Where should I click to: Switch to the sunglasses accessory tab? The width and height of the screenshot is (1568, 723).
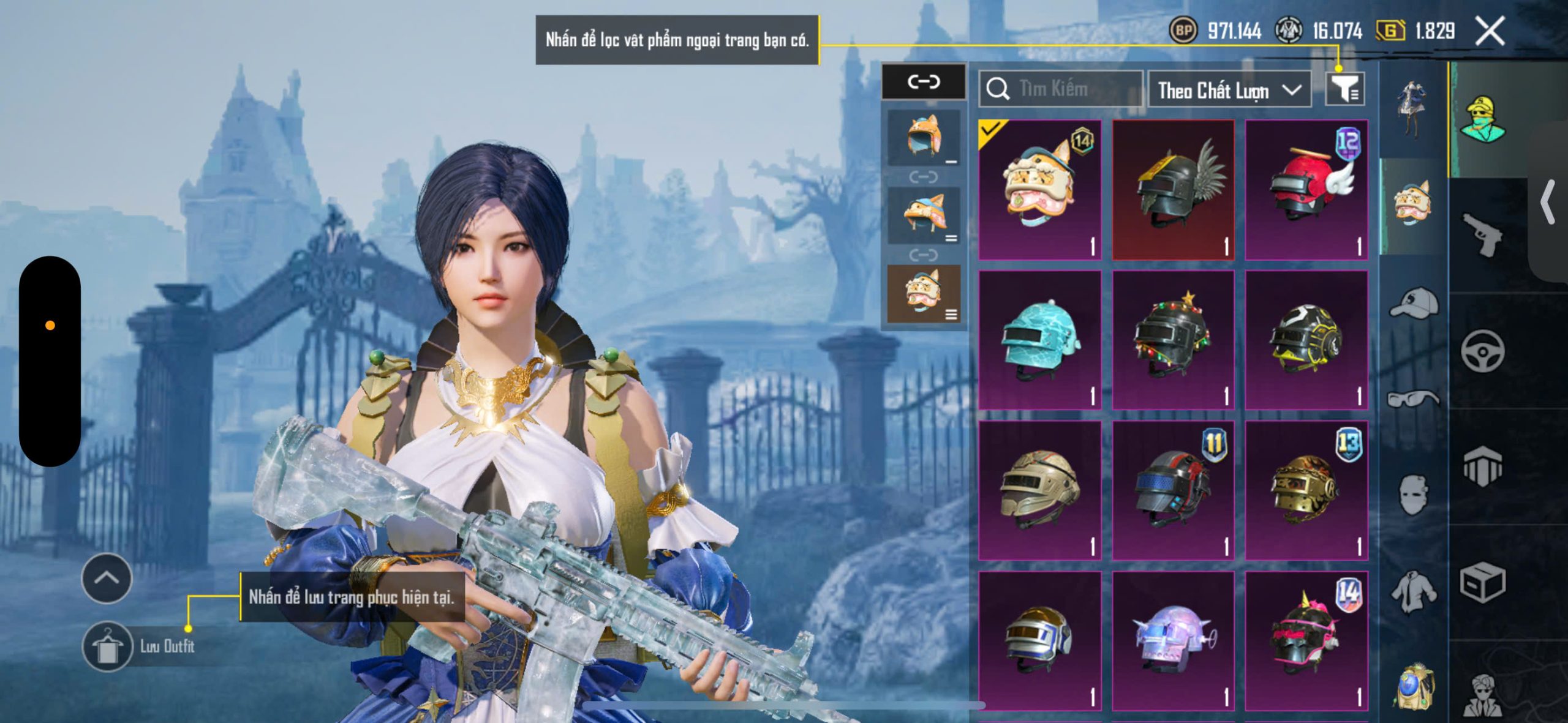pyautogui.click(x=1414, y=399)
